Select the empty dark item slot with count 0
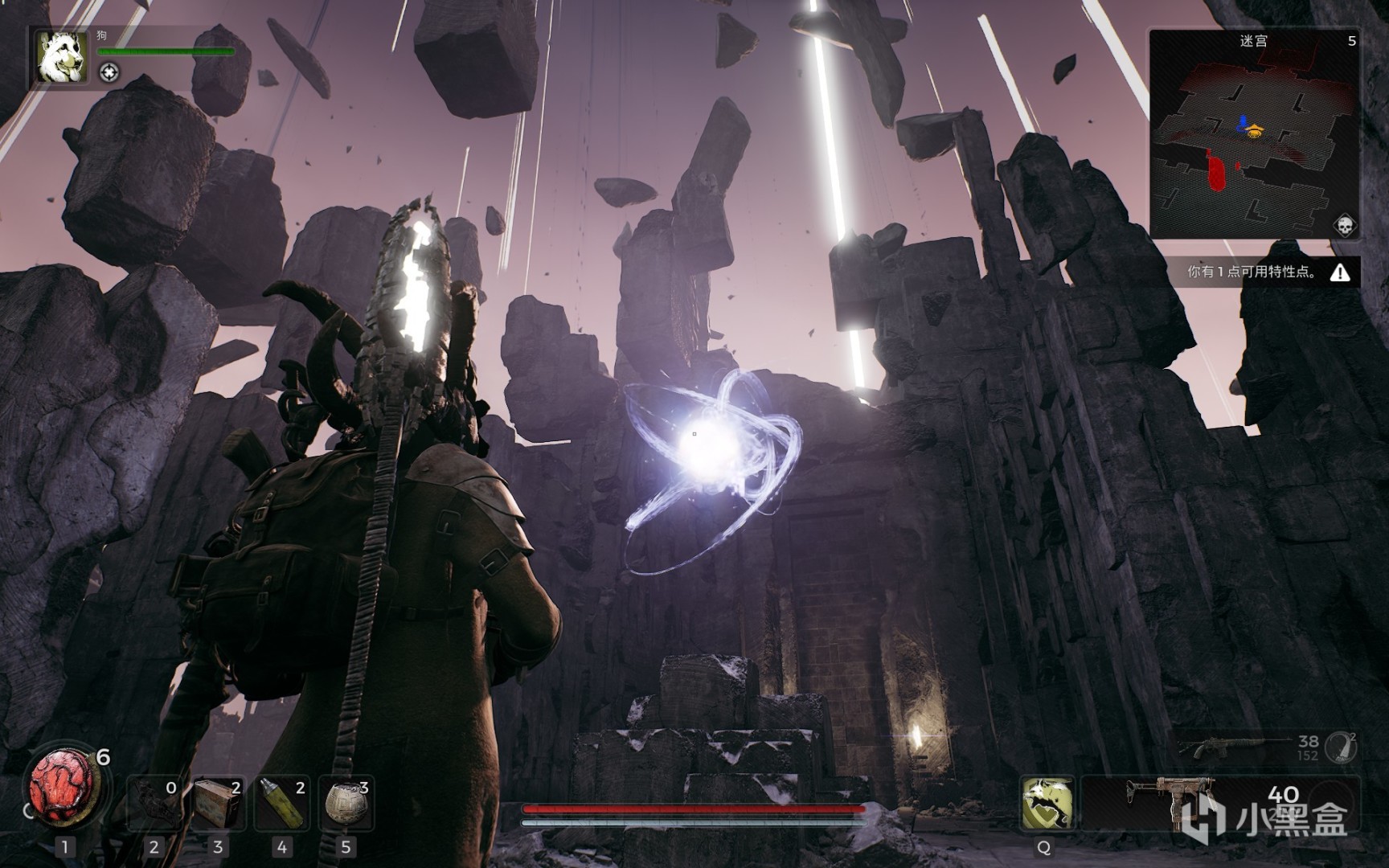 coord(154,803)
